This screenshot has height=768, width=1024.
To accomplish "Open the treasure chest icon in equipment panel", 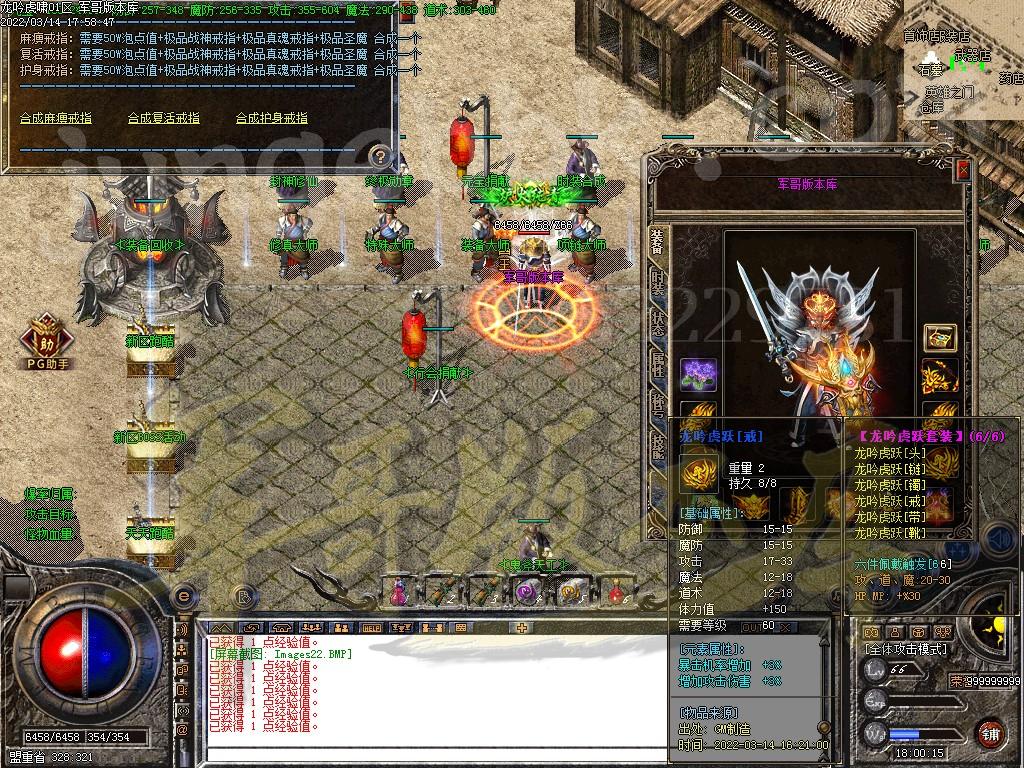I will (x=940, y=337).
